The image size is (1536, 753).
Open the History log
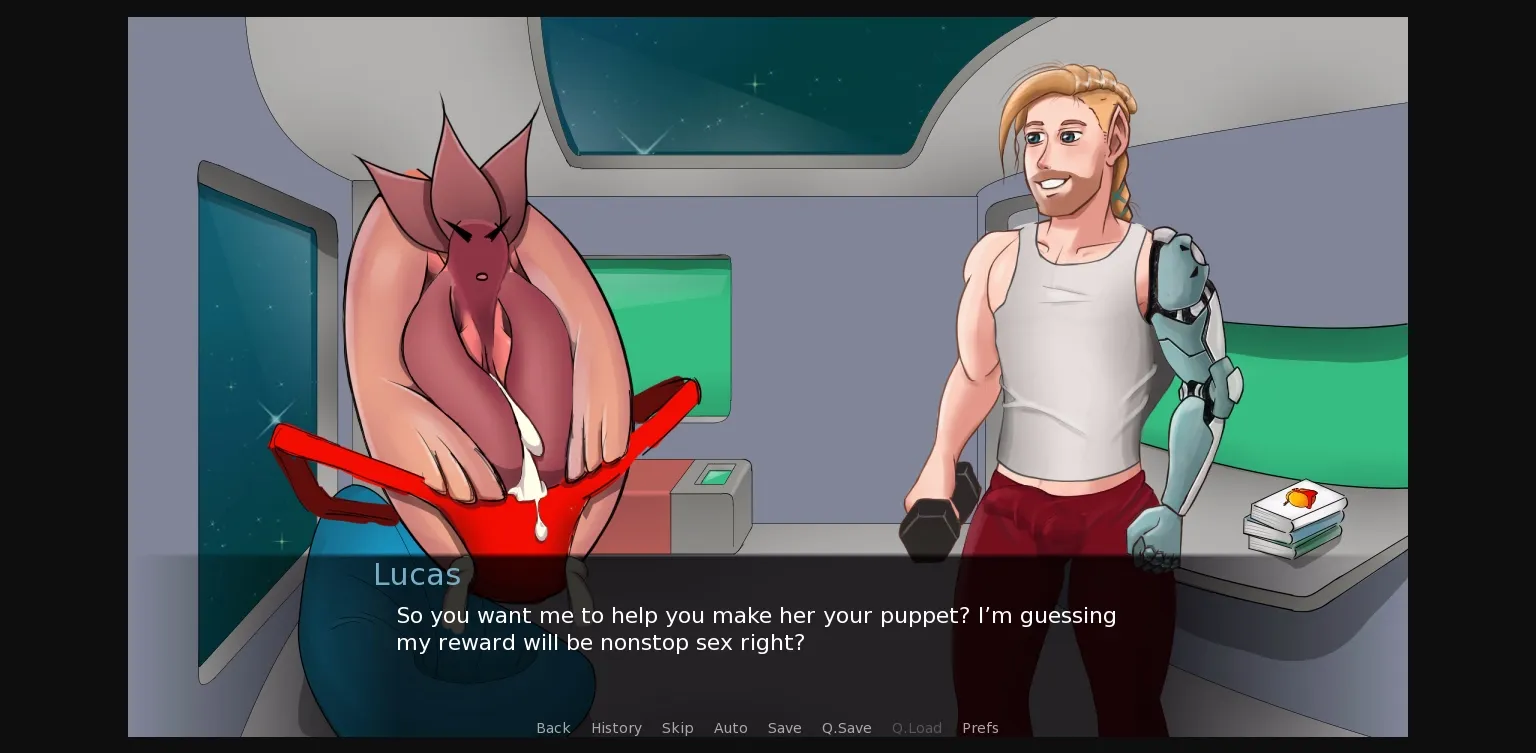click(616, 728)
